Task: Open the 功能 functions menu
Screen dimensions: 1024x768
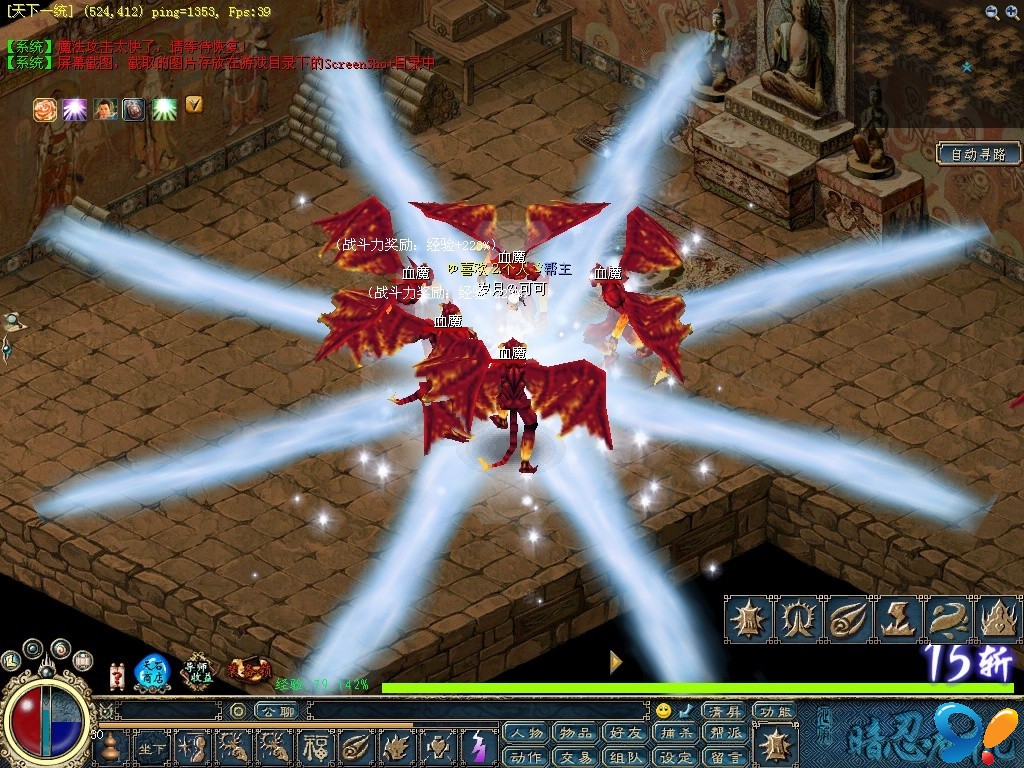Action: tap(775, 711)
